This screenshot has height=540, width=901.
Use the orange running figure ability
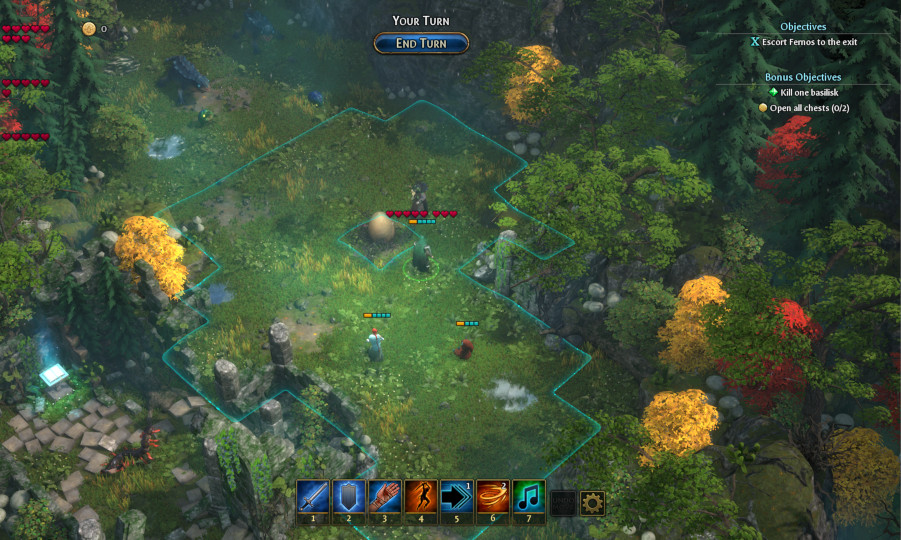pyautogui.click(x=421, y=497)
